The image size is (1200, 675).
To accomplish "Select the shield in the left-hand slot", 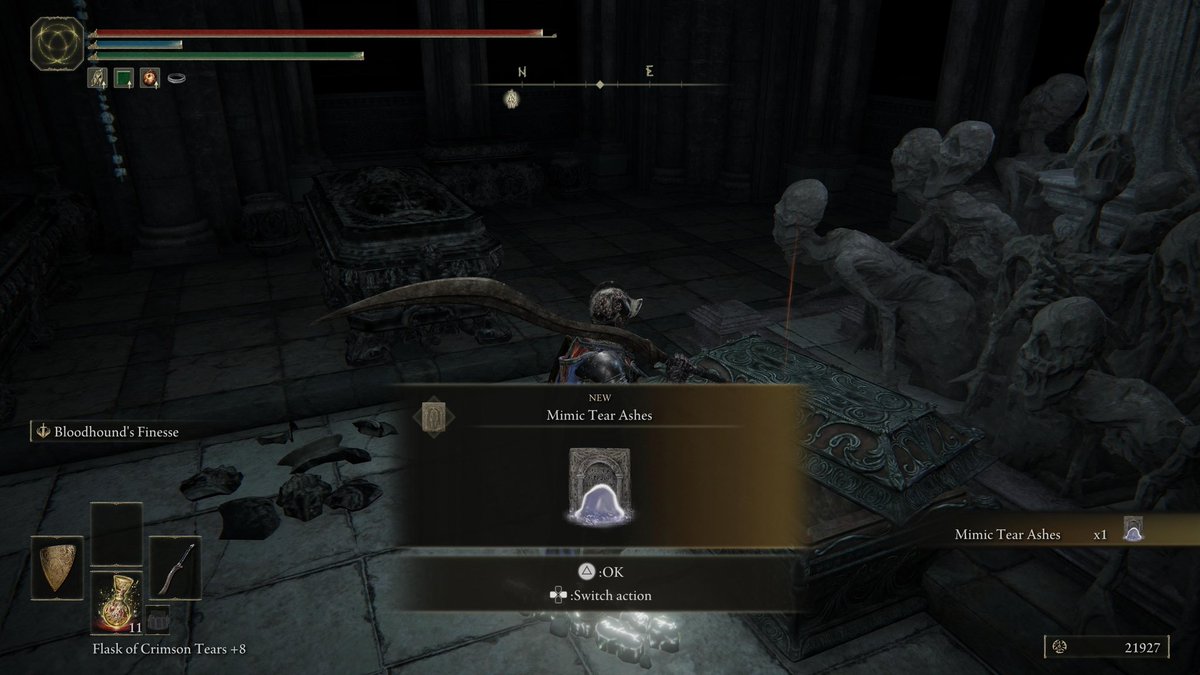I will 57,568.
